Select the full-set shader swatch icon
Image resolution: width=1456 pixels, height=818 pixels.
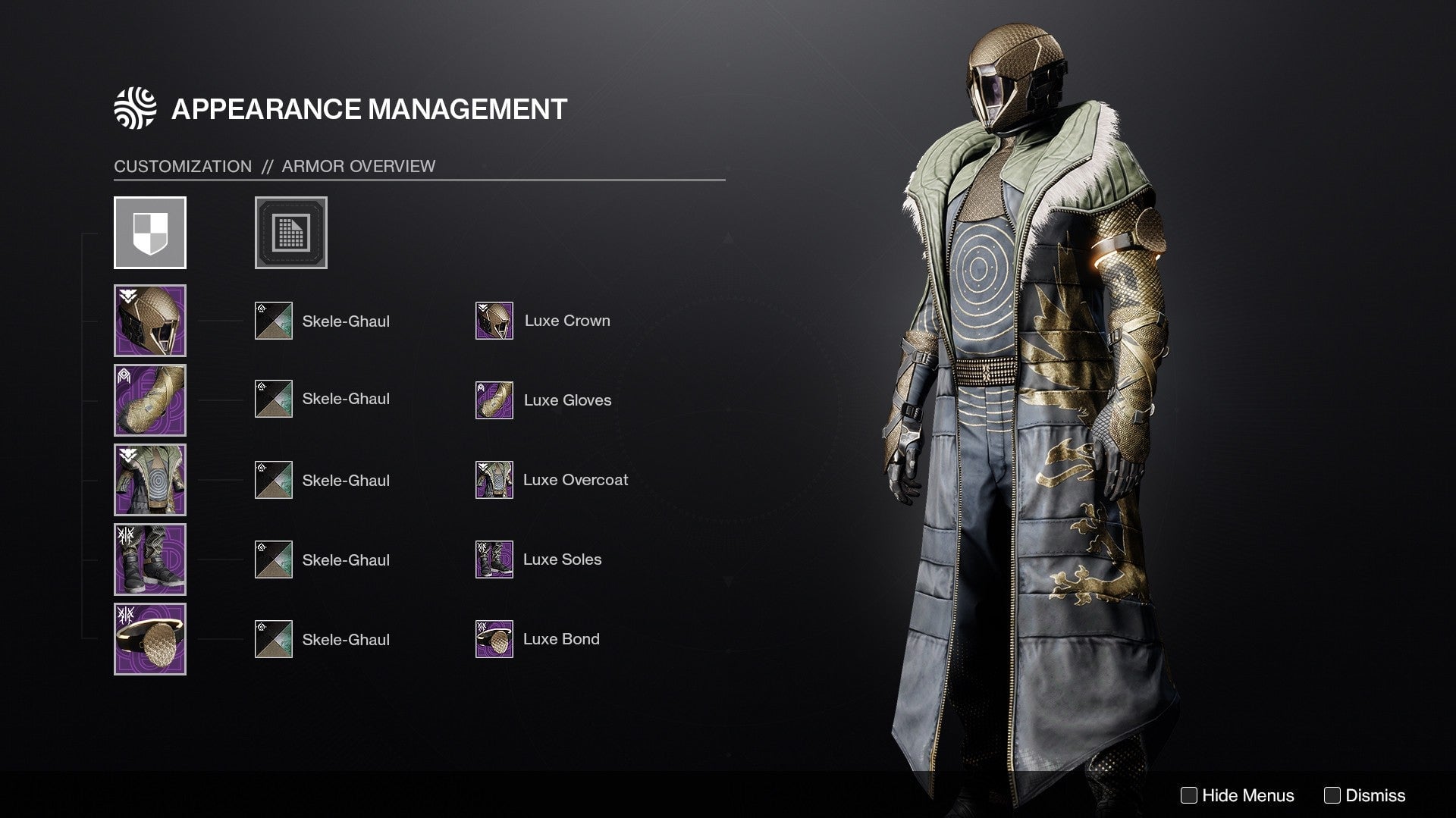pyautogui.click(x=290, y=233)
